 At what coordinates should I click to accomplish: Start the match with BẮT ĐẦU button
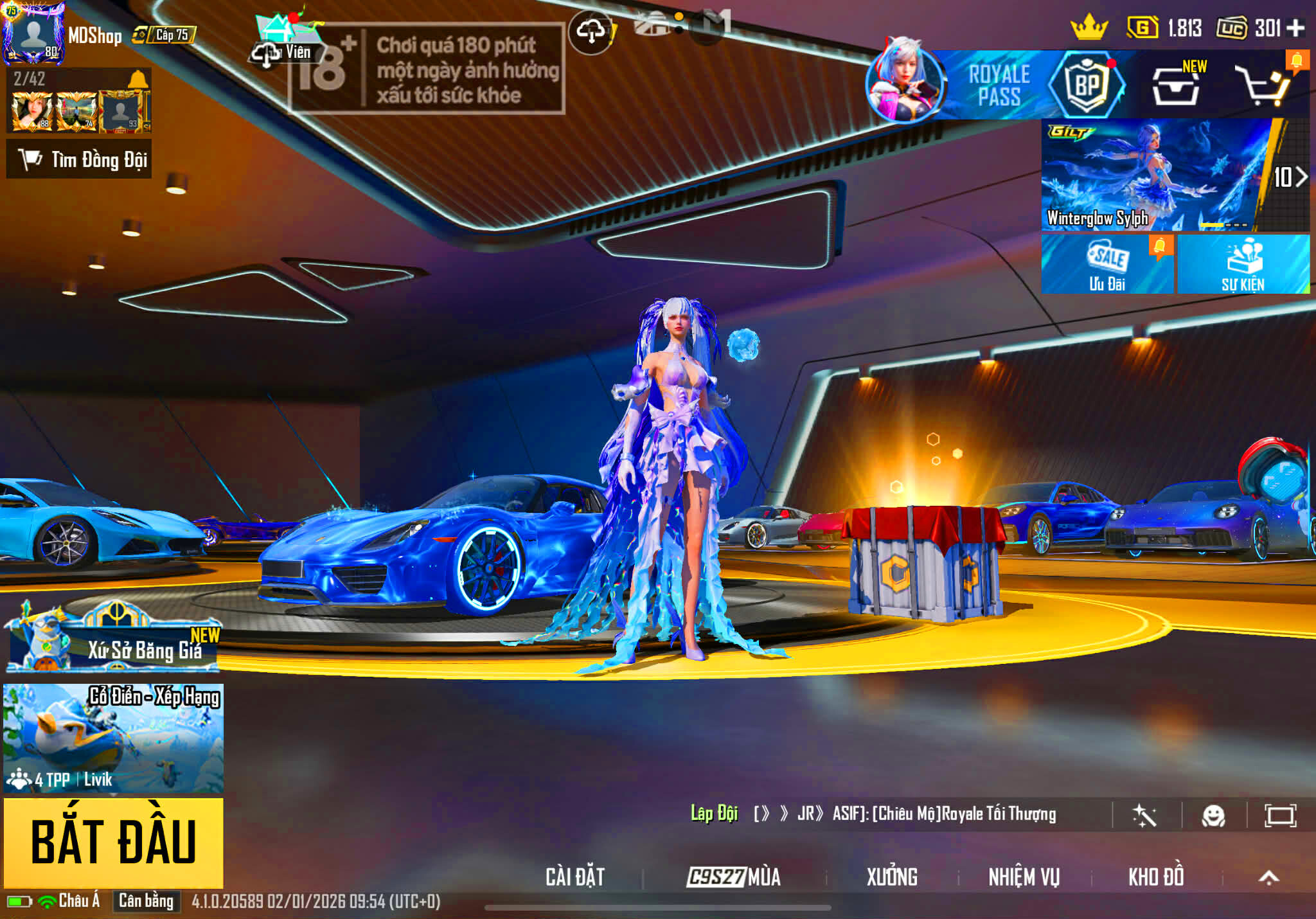pos(113,842)
